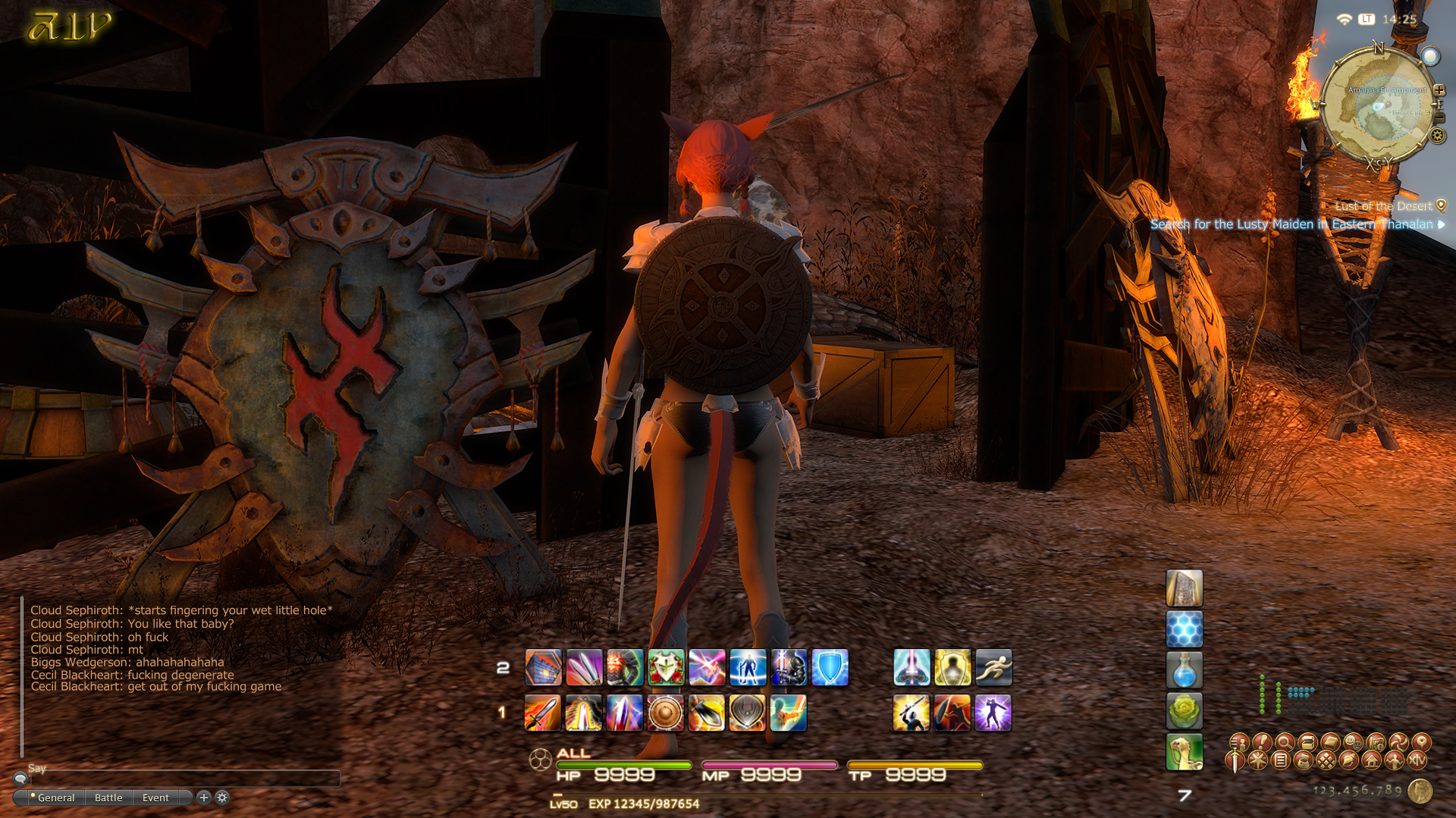Screen dimensions: 1456x818
Task: Select the Lust of the Desert quest tracker
Action: coord(1384,206)
